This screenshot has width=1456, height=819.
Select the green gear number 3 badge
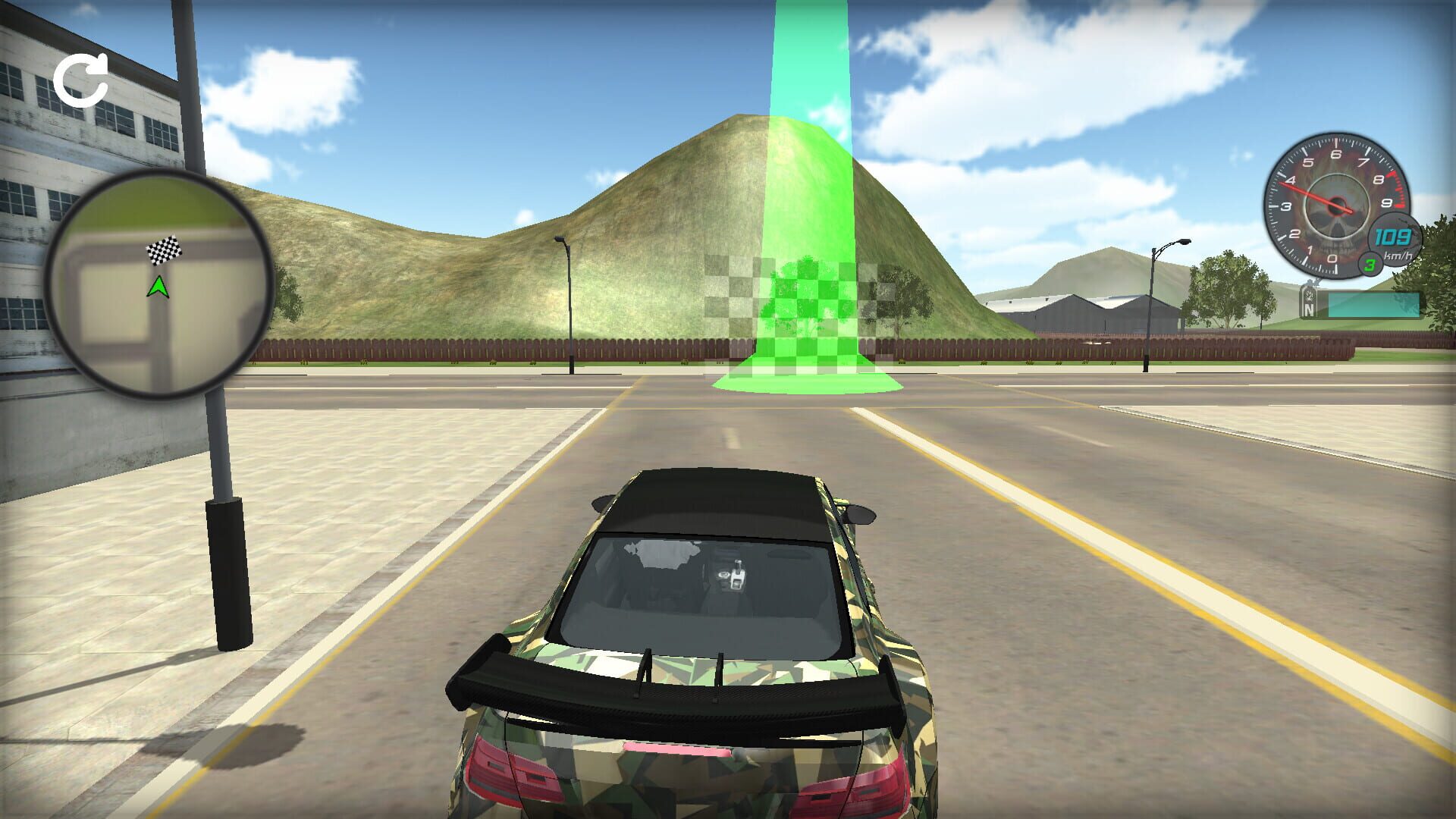(x=1370, y=265)
